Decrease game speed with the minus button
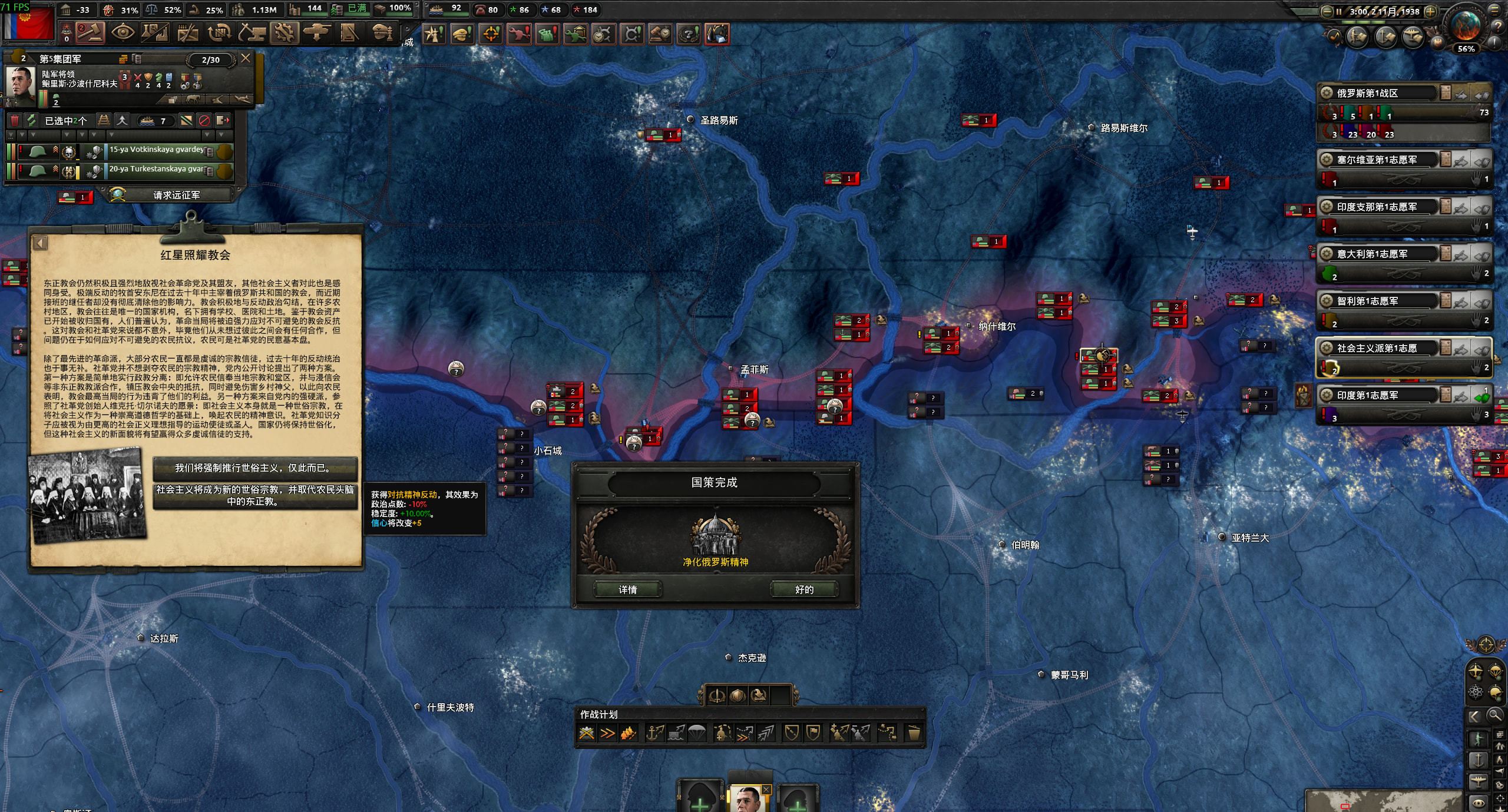1508x812 pixels. pyautogui.click(x=1327, y=11)
